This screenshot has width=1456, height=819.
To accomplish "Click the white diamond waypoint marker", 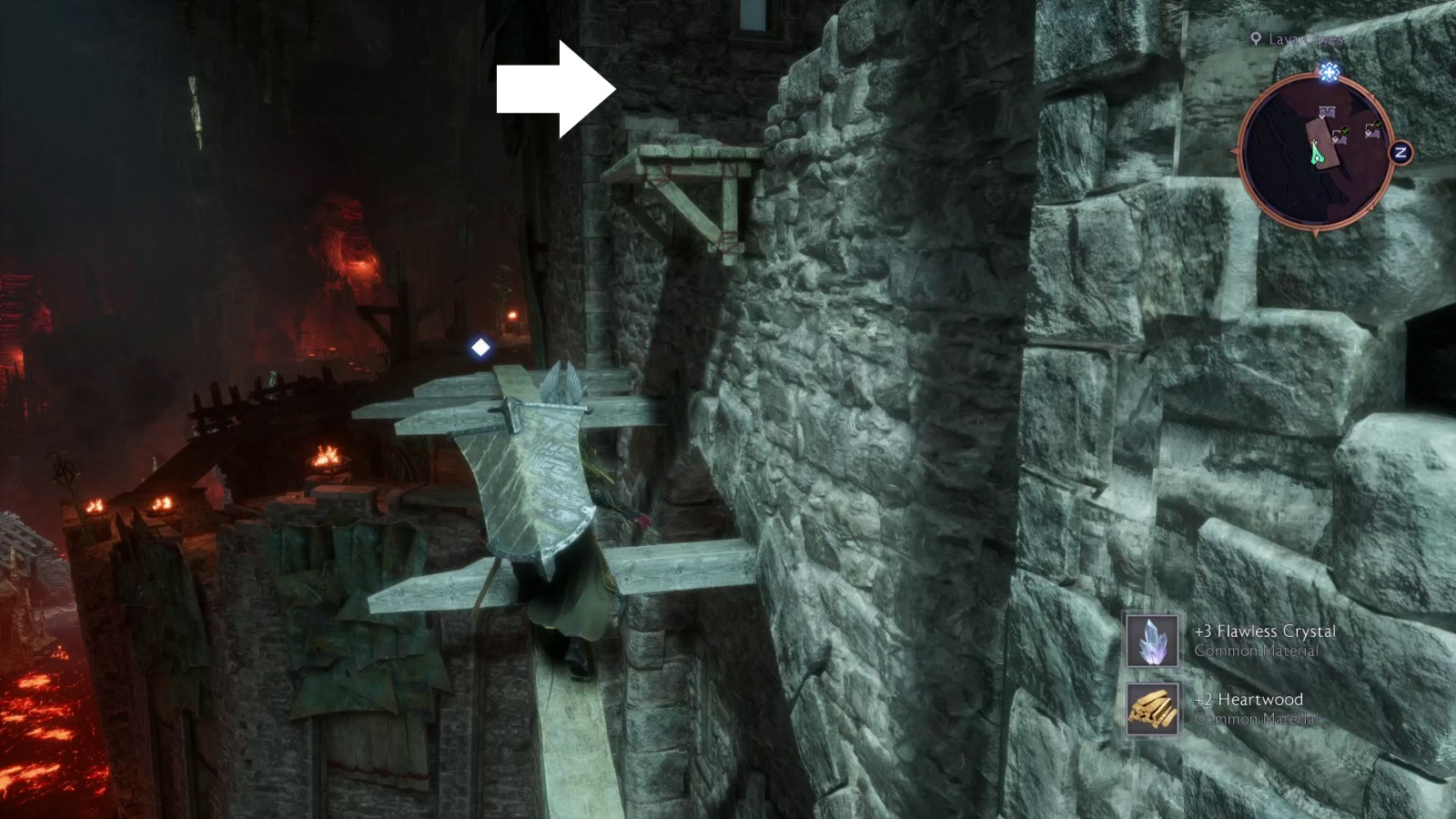I will (480, 346).
